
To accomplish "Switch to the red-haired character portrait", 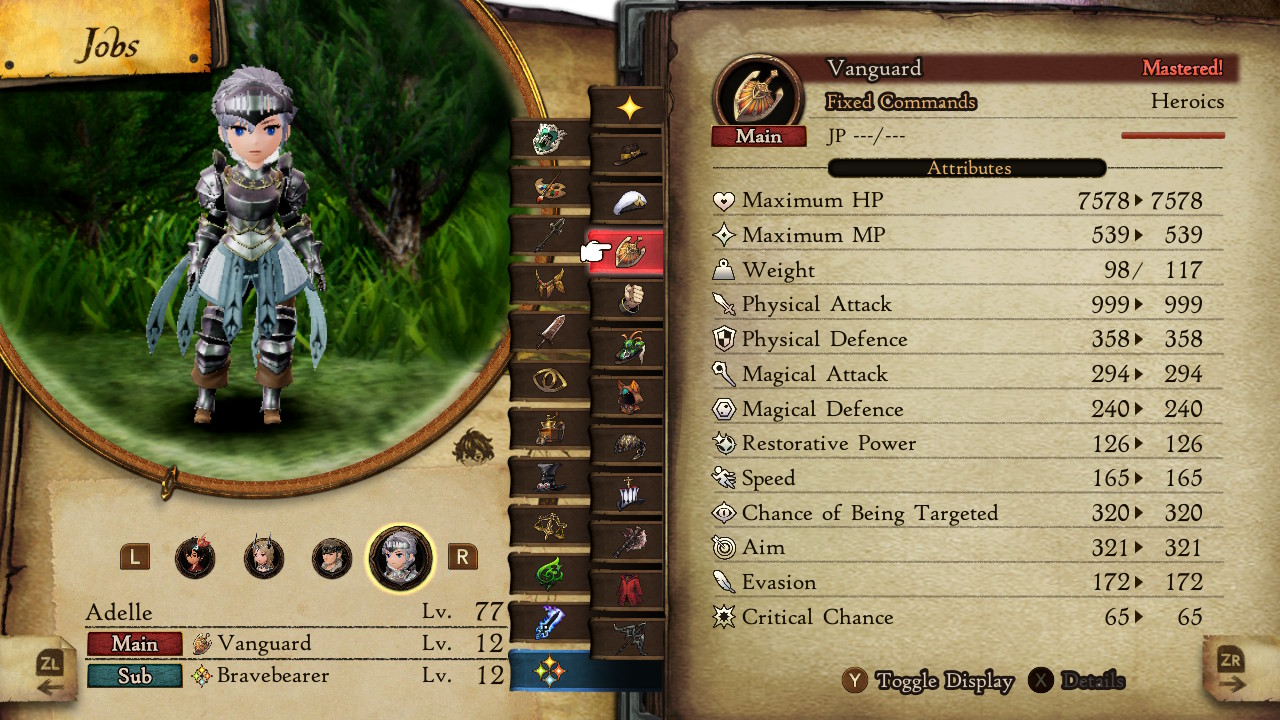I will click(x=195, y=557).
